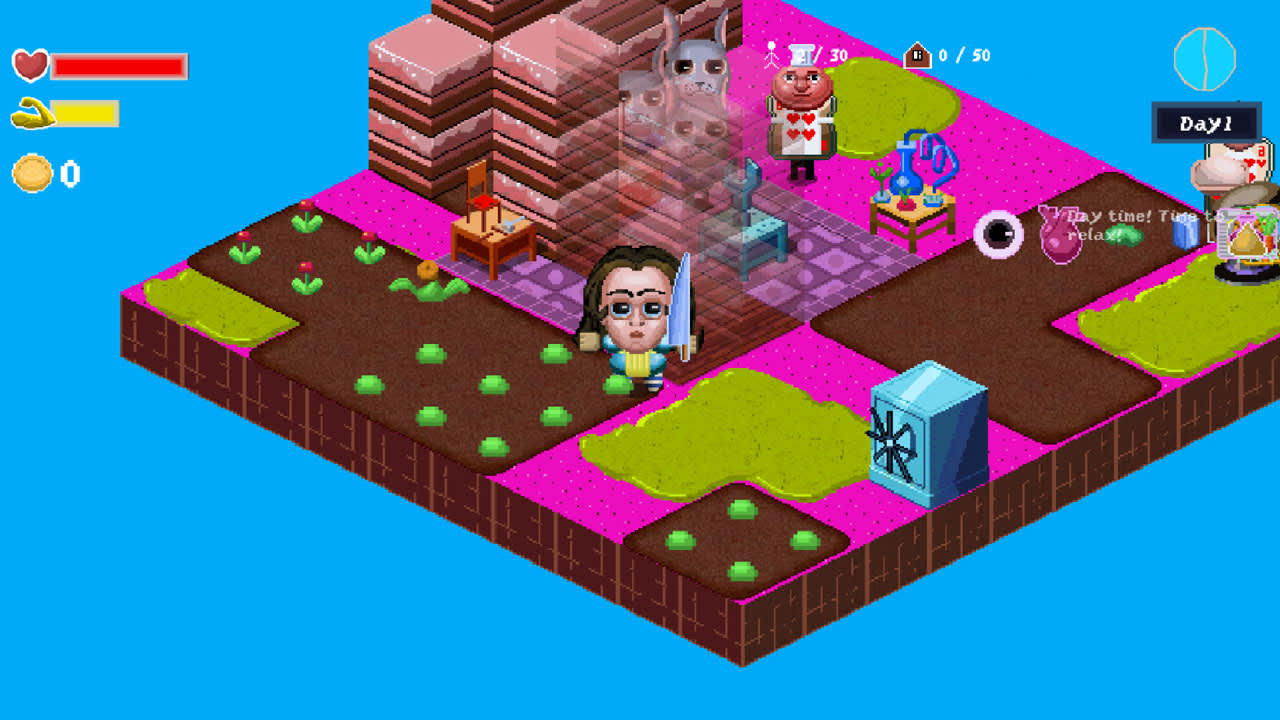Click the eyeball creature icon

[997, 234]
